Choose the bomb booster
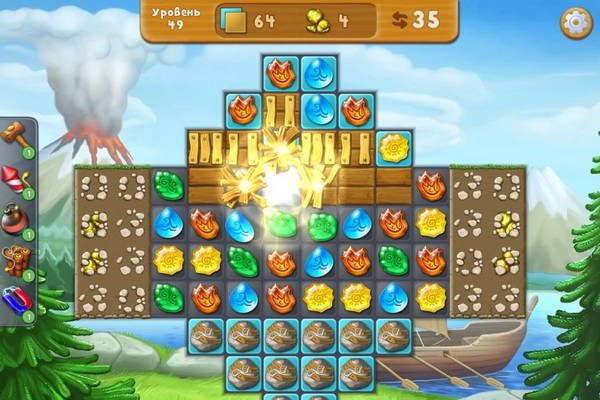Image resolution: width=600 pixels, height=400 pixels. [16, 219]
